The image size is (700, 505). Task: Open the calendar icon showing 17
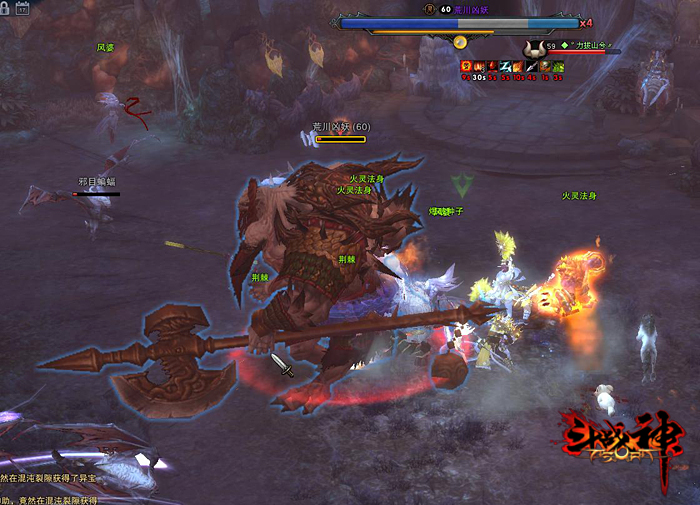(x=23, y=8)
